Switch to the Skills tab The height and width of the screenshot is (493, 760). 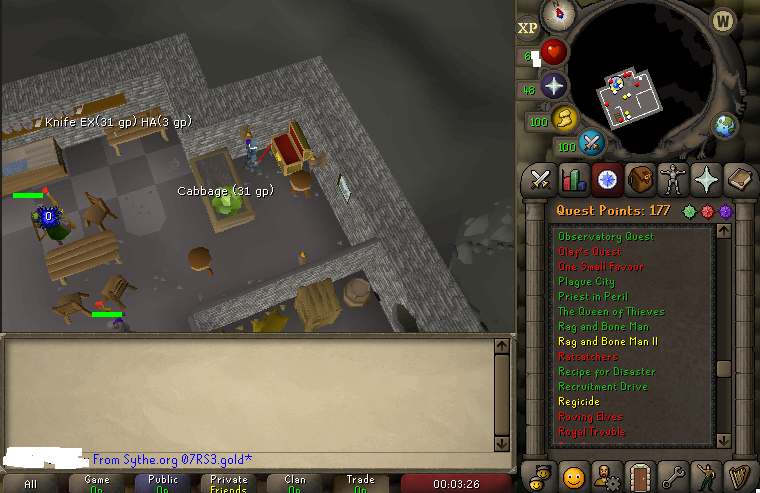click(x=573, y=180)
